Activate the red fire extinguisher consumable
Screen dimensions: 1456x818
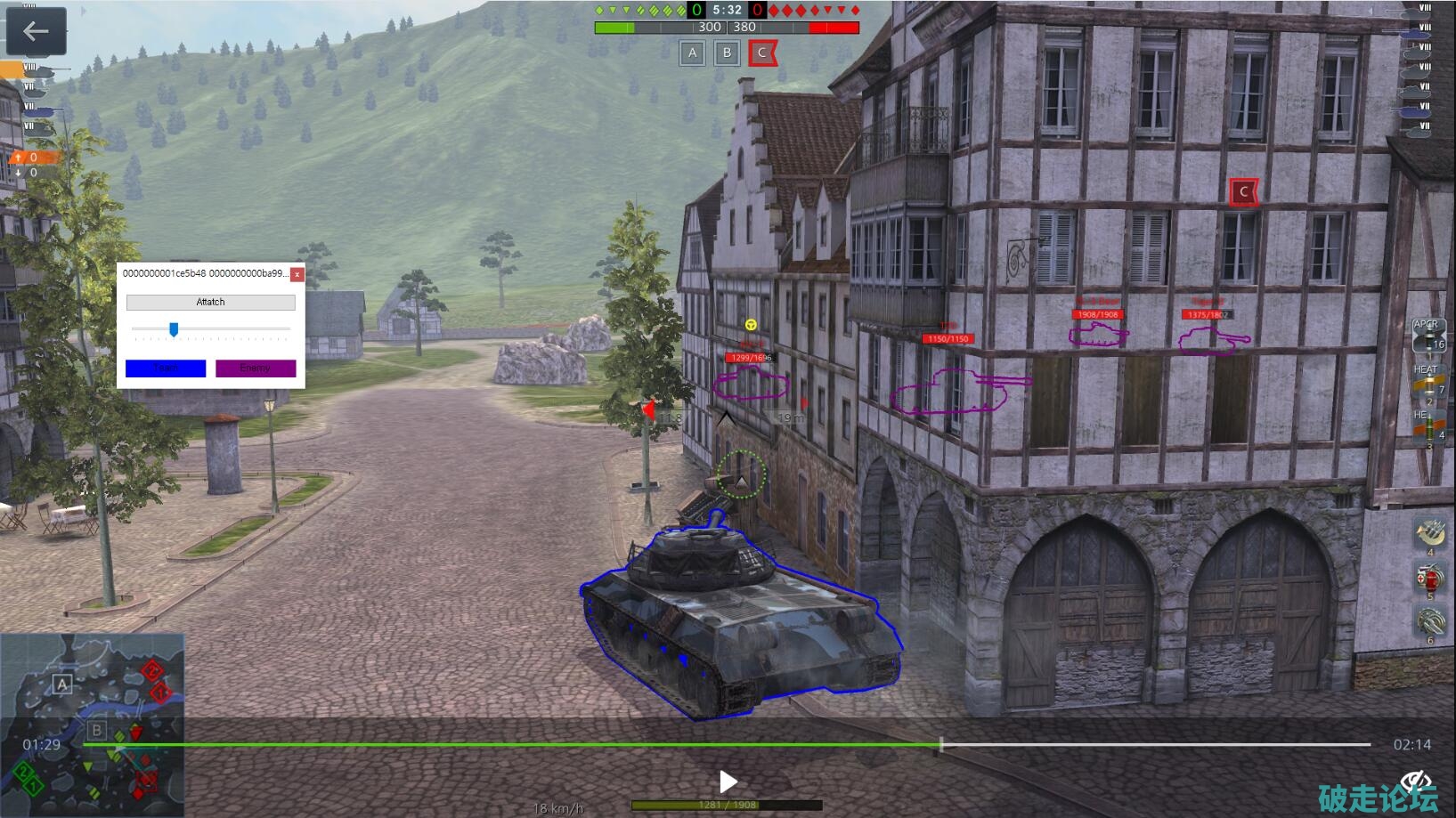click(x=1428, y=579)
